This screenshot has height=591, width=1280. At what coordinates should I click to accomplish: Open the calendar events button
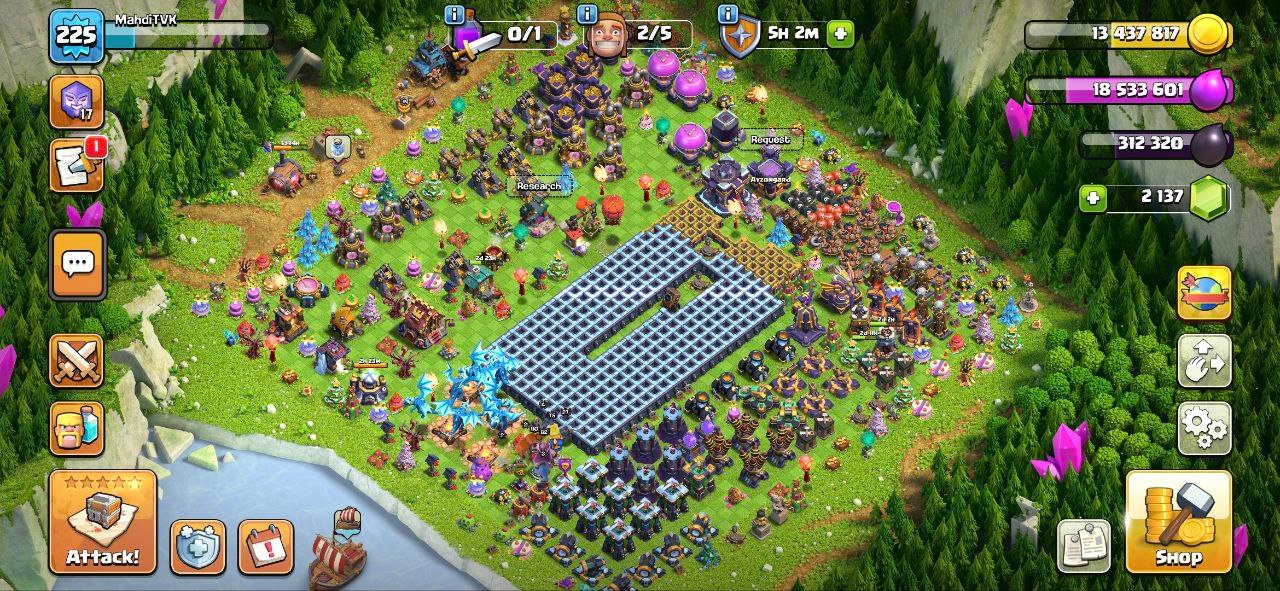pos(265,546)
